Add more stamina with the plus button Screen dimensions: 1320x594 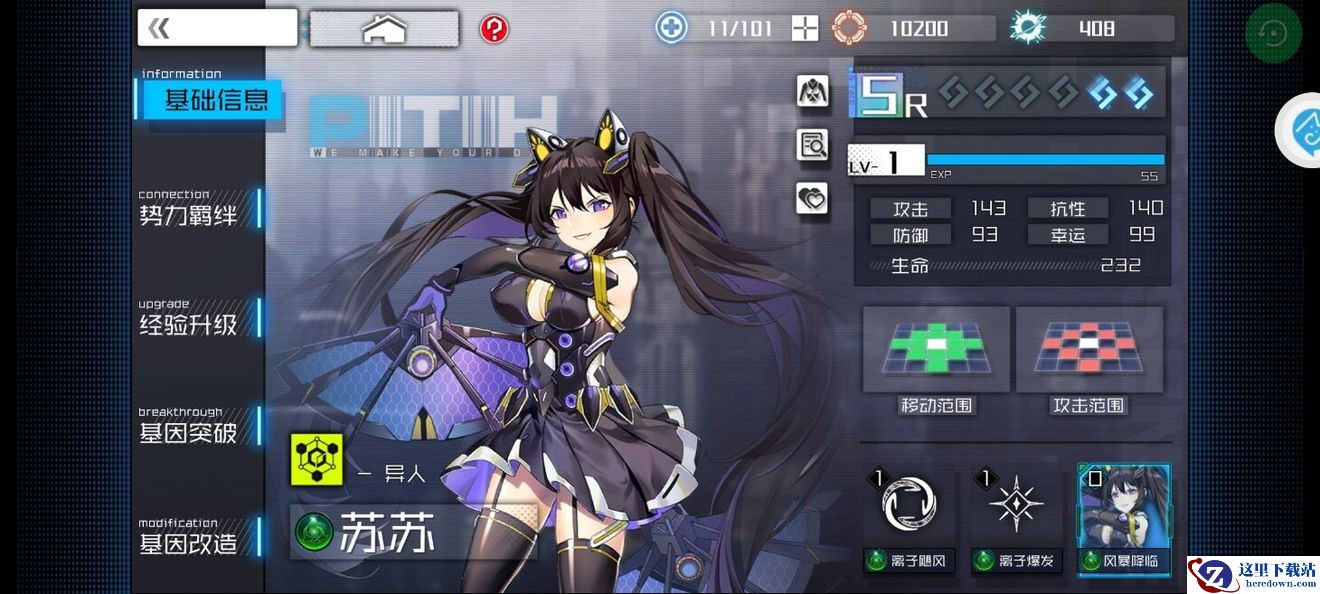pos(805,28)
